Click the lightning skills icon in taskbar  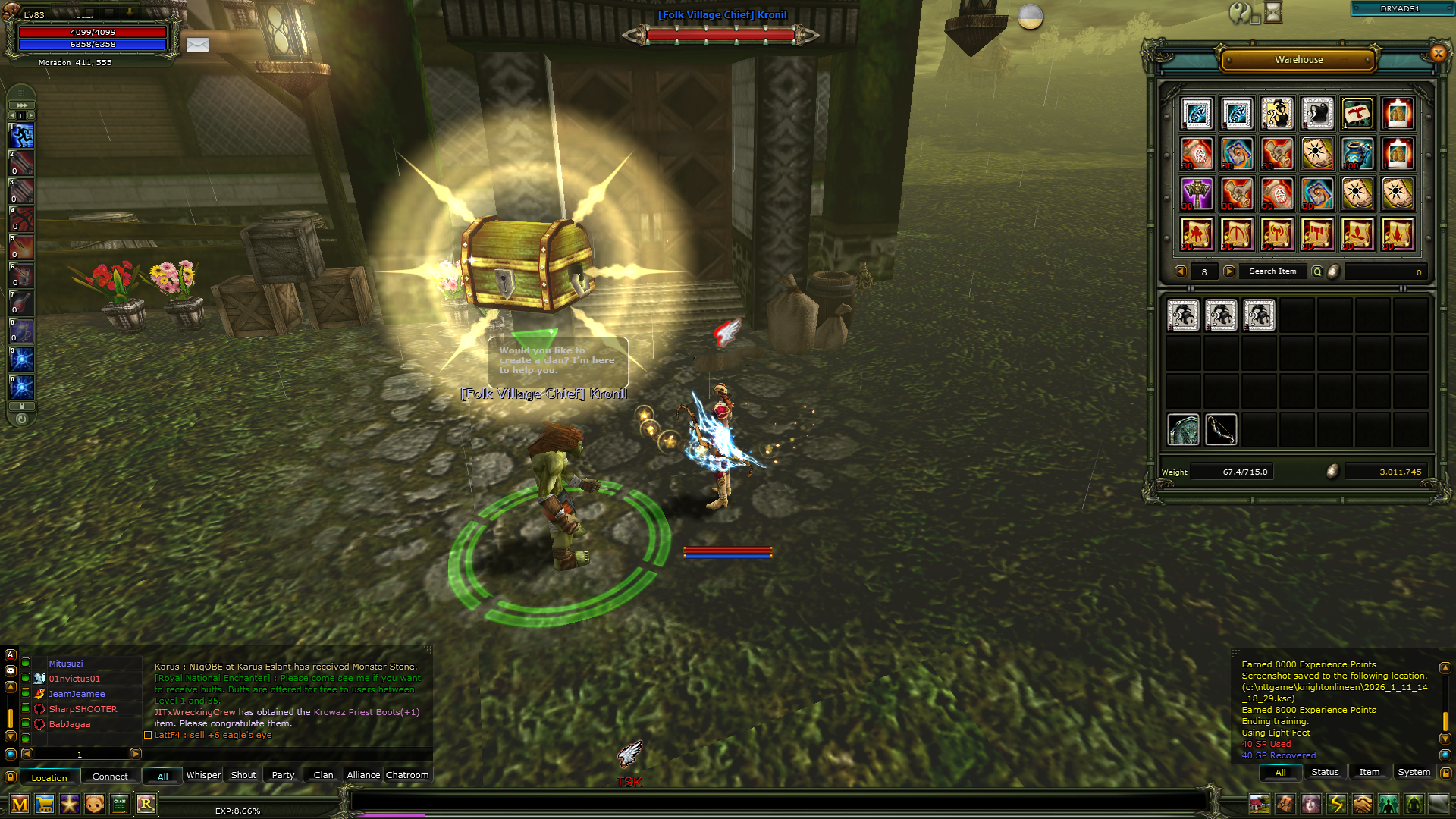1337,804
